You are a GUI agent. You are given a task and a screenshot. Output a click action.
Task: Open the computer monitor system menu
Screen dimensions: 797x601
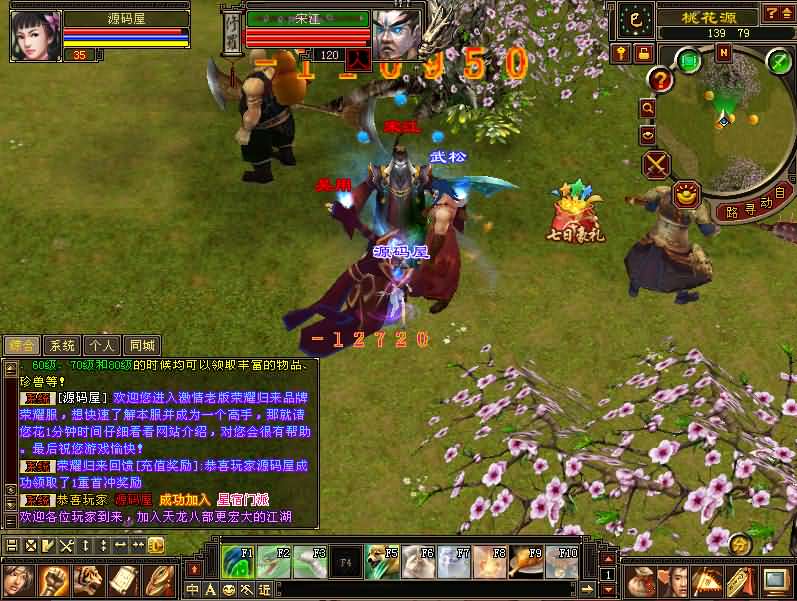pos(775,580)
